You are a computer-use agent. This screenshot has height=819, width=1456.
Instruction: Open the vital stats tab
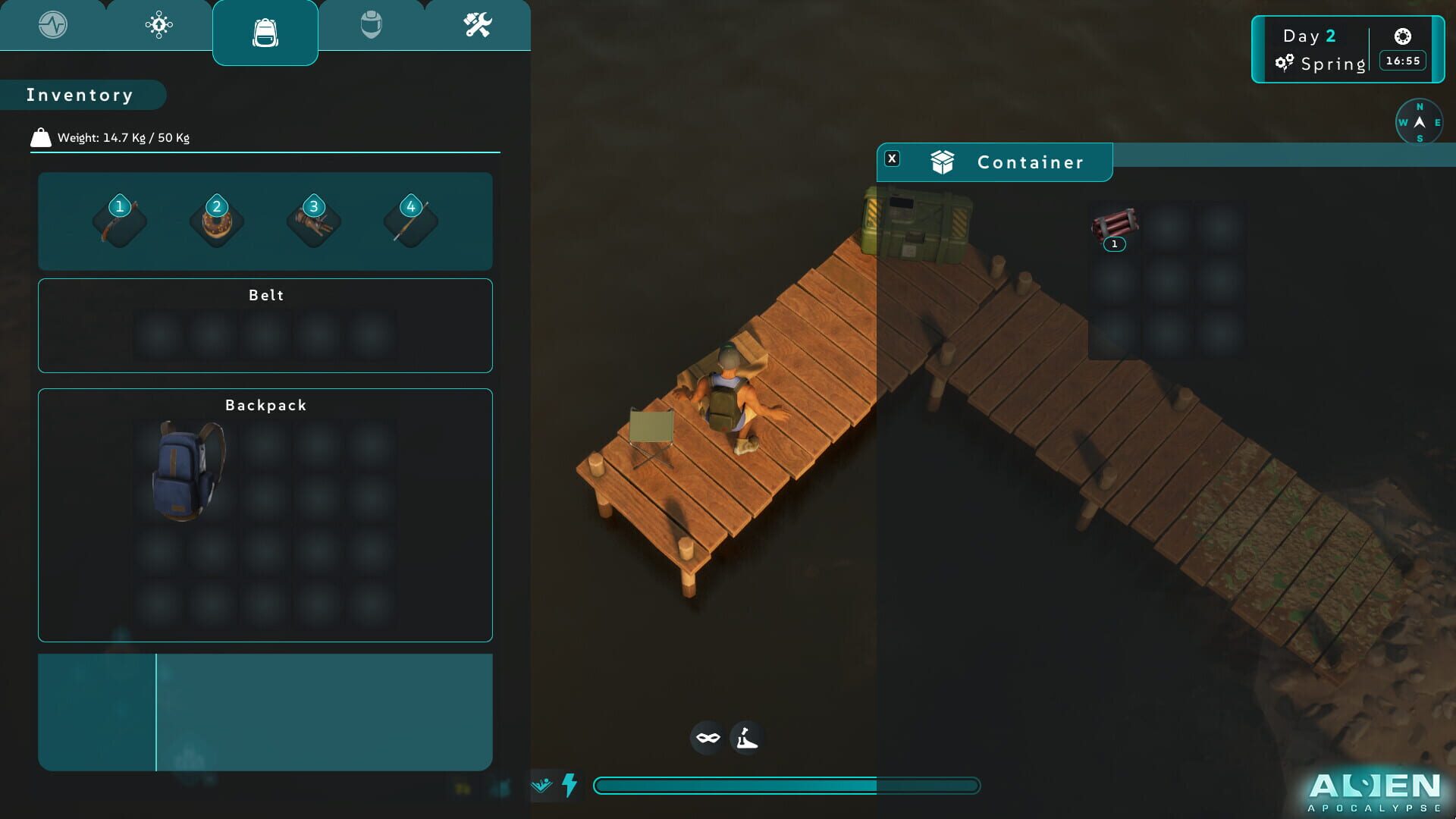coord(52,25)
